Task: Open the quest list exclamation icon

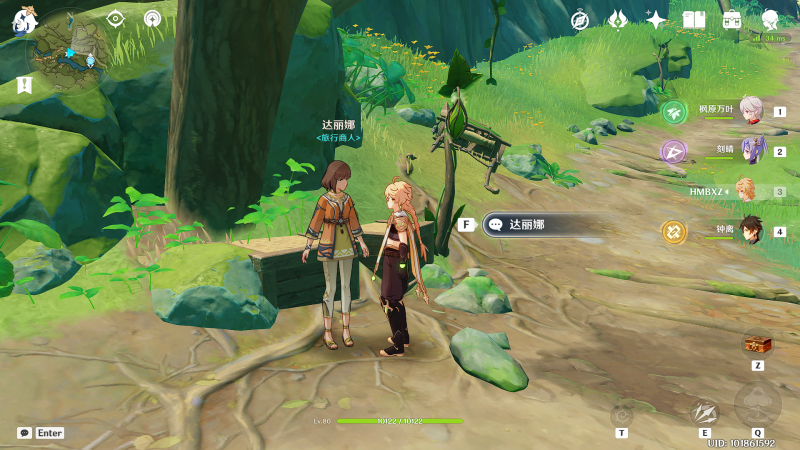Action: tap(24, 86)
